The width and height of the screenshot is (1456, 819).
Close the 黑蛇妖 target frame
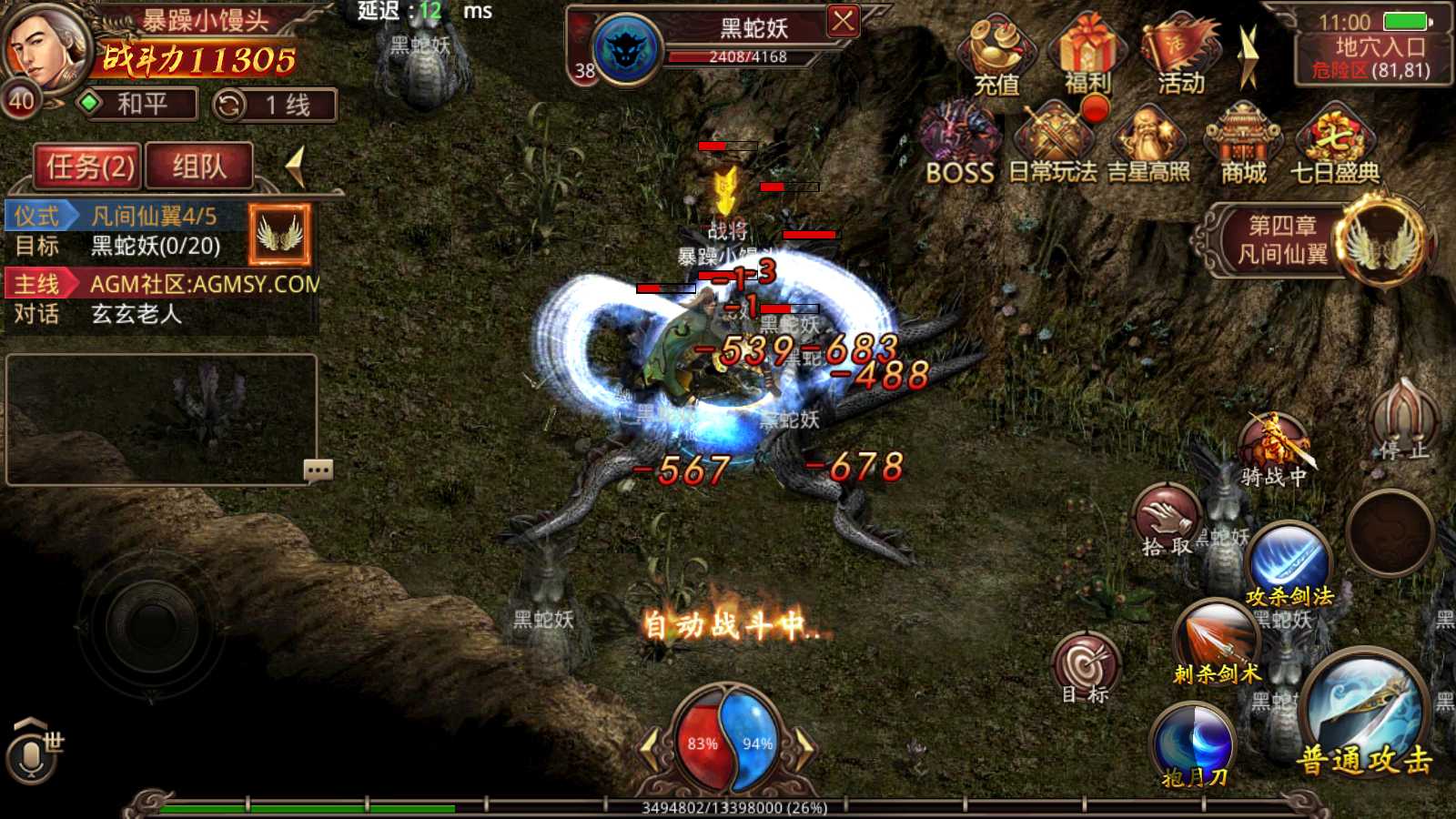click(843, 22)
